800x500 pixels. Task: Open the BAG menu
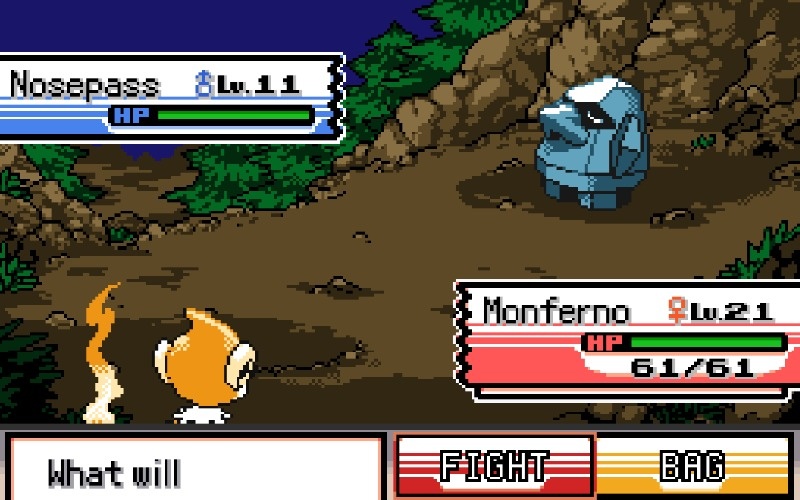tap(693, 467)
